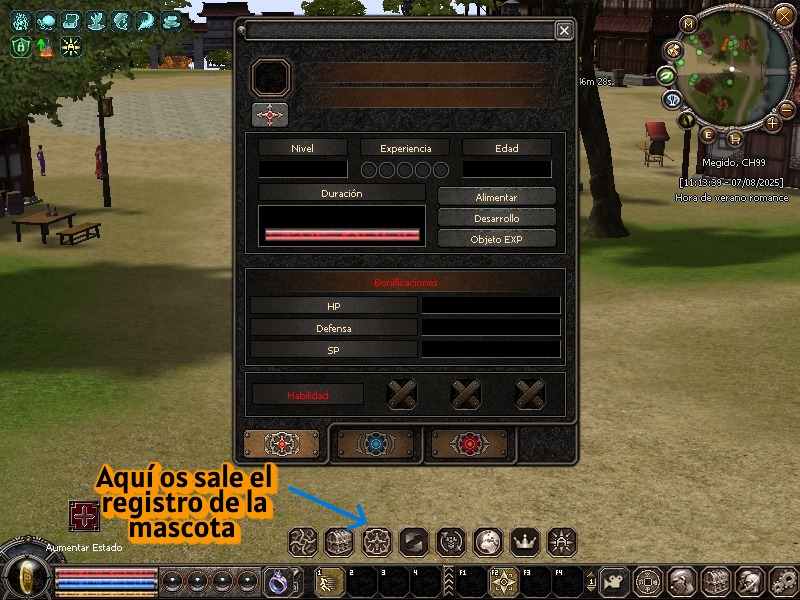Click the Alimentar button
This screenshot has width=800, height=600.
click(x=496, y=197)
